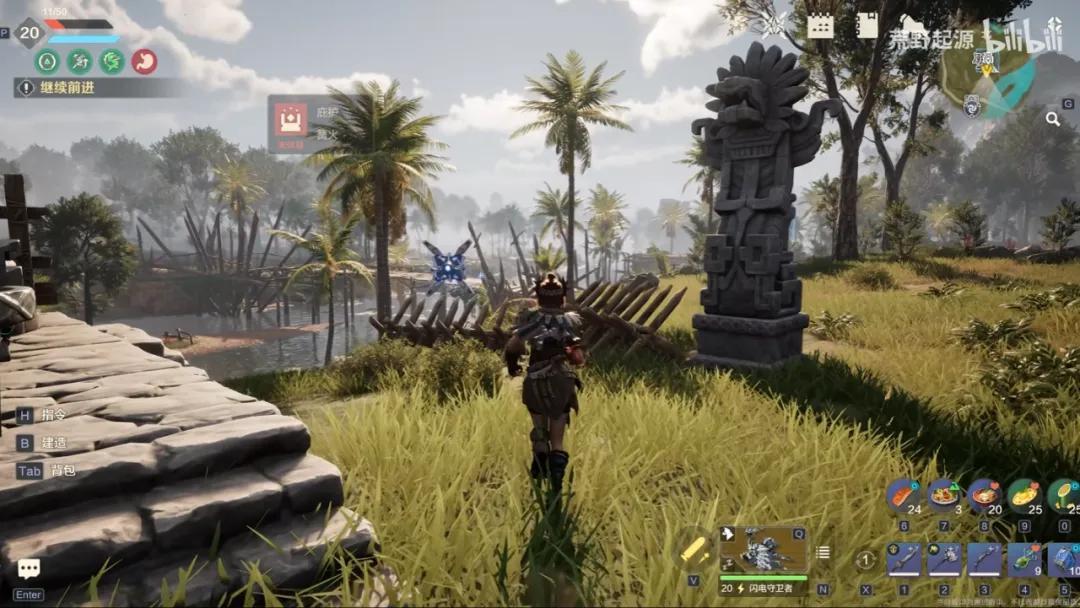Open the calendar icon in the top bar
1080x608 pixels.
point(821,26)
